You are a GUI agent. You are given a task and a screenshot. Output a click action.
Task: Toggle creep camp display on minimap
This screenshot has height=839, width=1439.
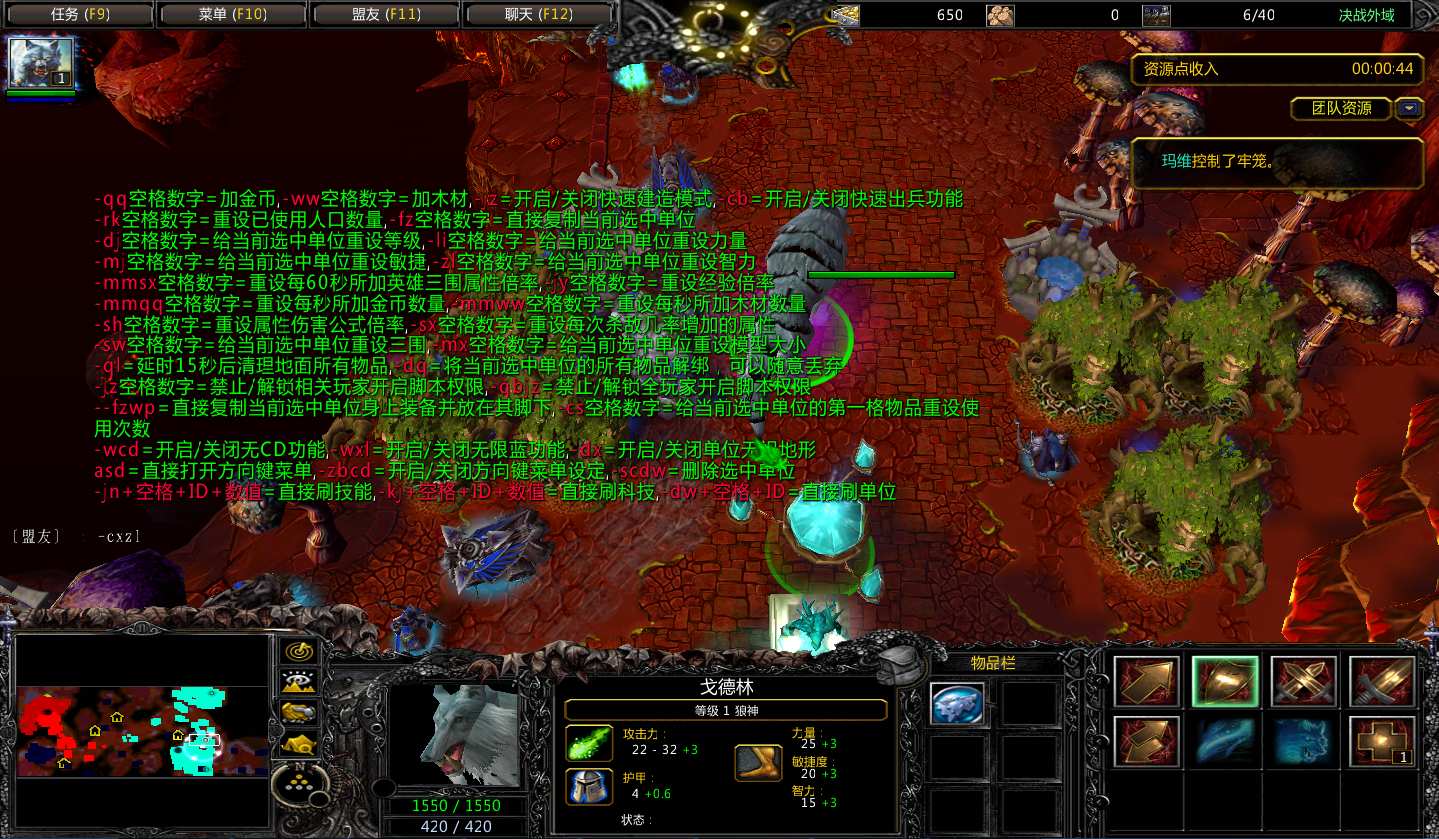(x=298, y=743)
